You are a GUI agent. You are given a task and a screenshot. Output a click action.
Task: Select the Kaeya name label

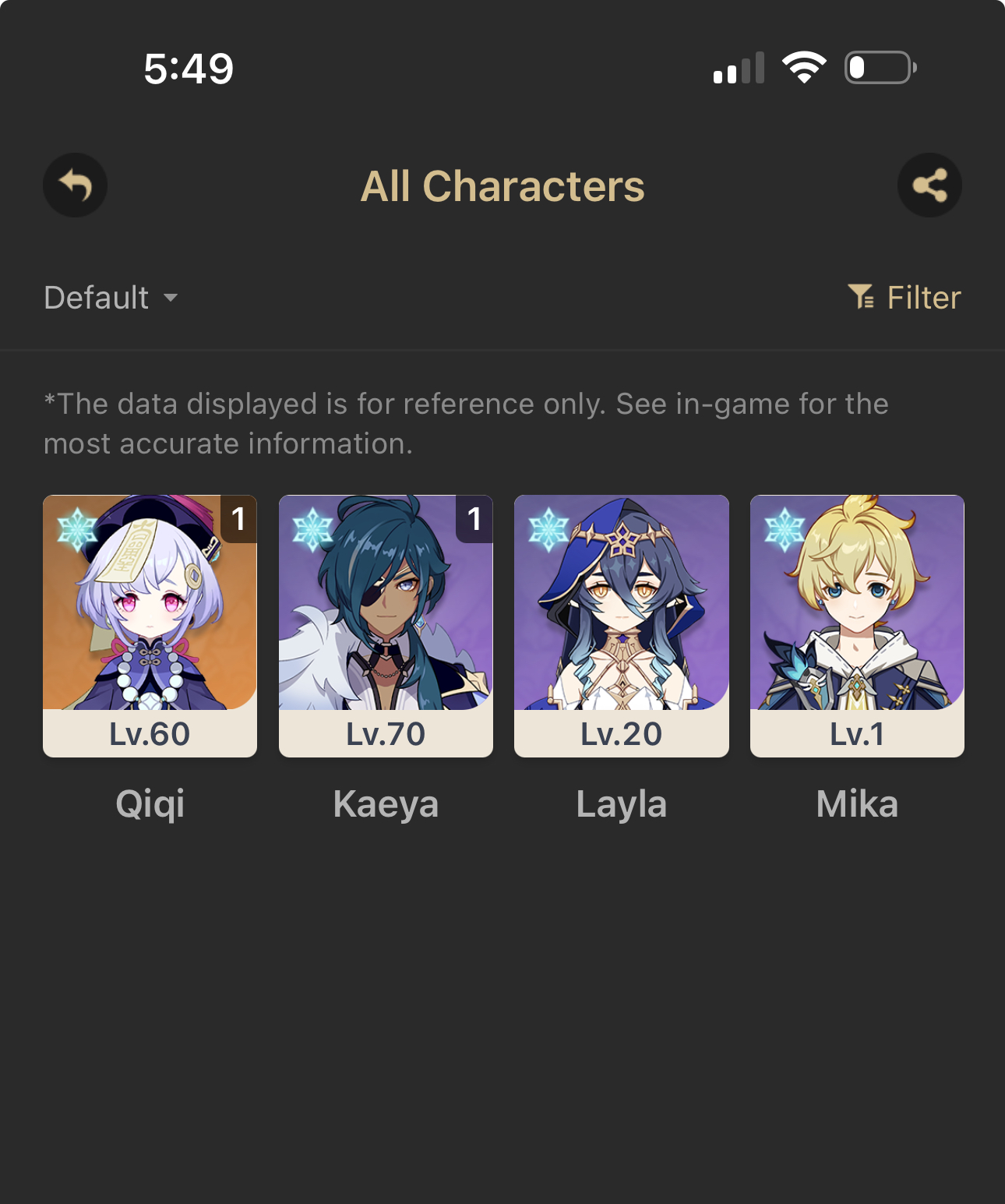click(x=386, y=803)
